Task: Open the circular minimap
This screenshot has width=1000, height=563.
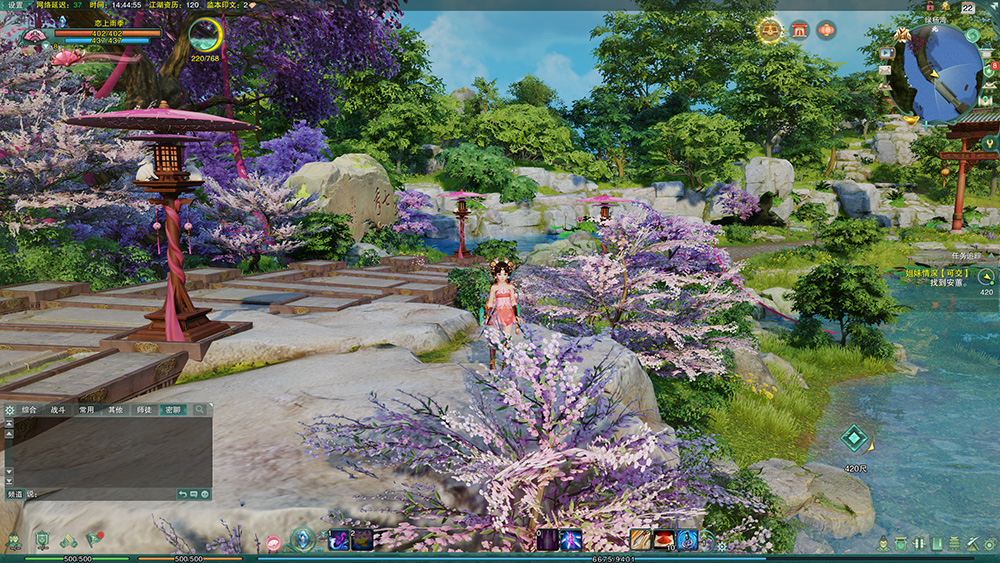Action: (x=942, y=72)
